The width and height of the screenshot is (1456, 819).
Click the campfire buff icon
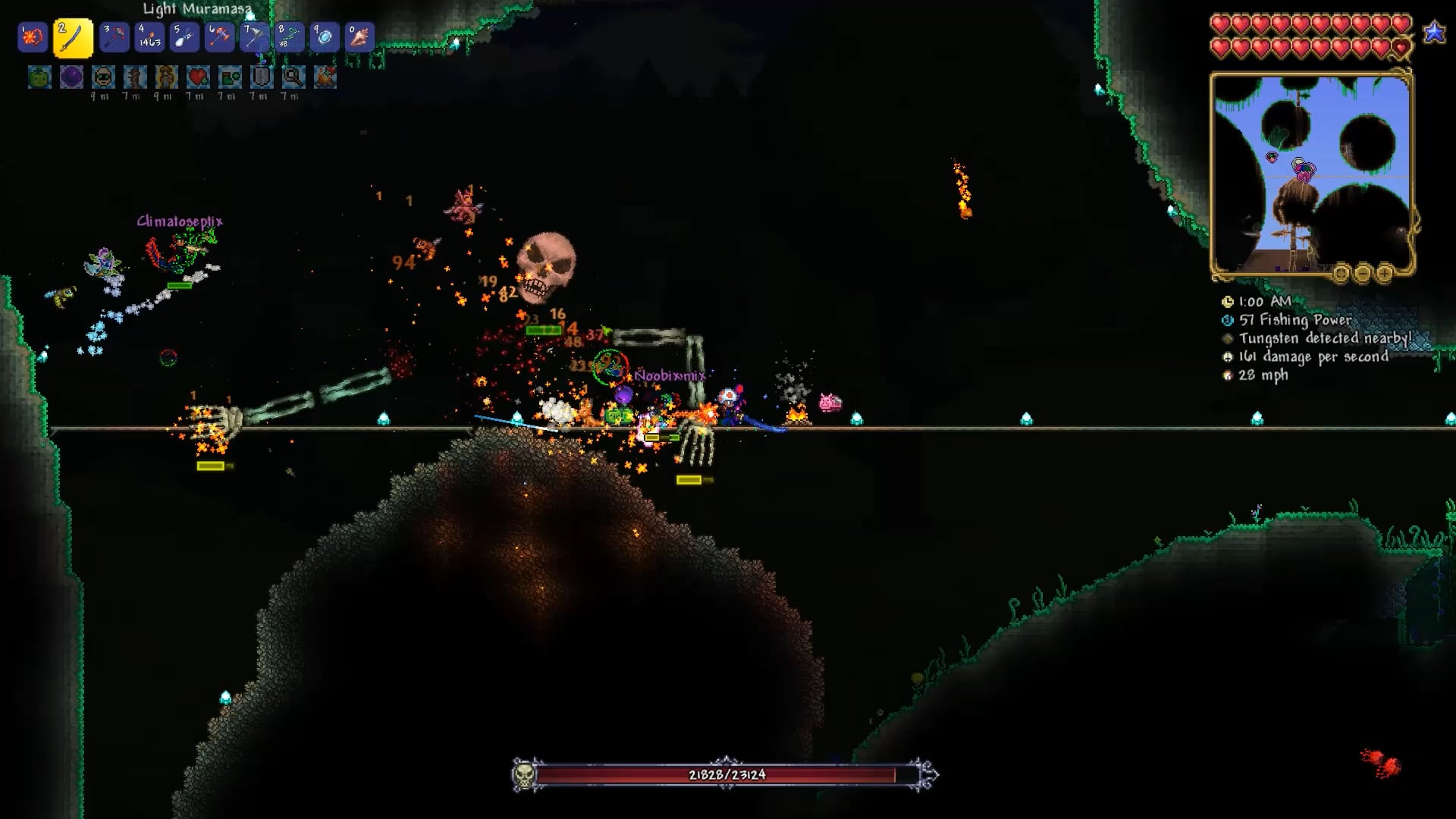[x=325, y=77]
